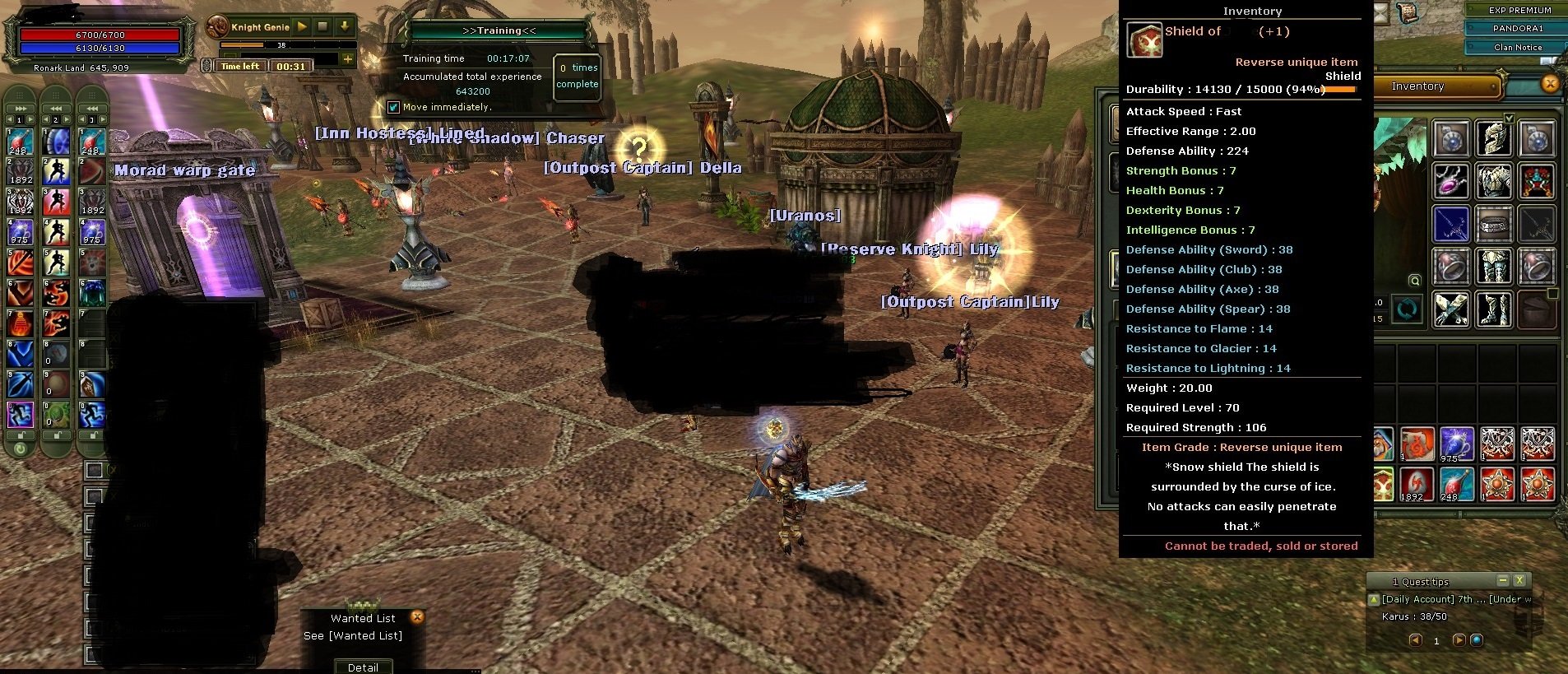The image size is (1568, 674).
Task: Select the red potion in quickslot bar 1
Action: click(x=18, y=142)
